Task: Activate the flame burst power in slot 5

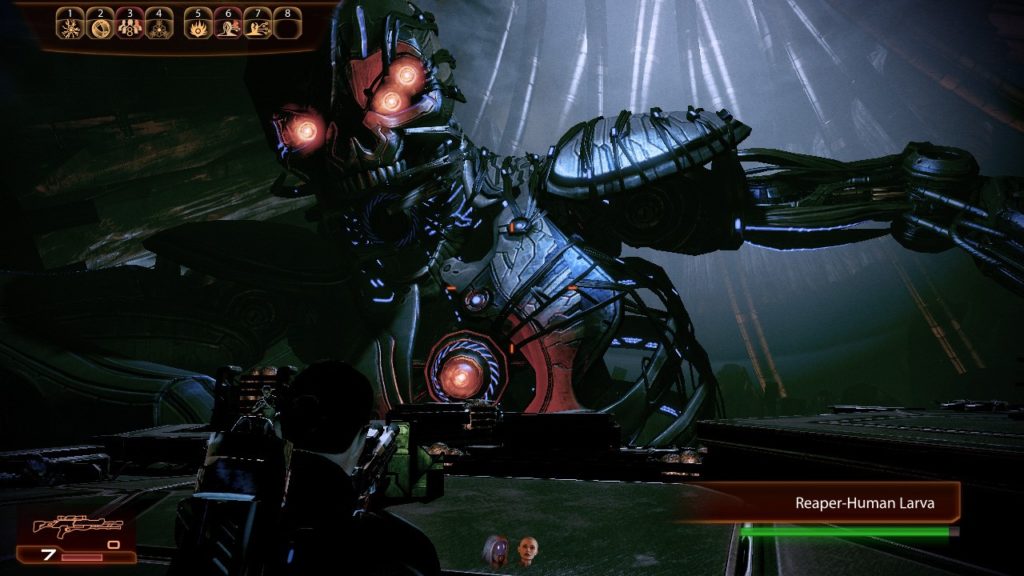Action: (199, 27)
